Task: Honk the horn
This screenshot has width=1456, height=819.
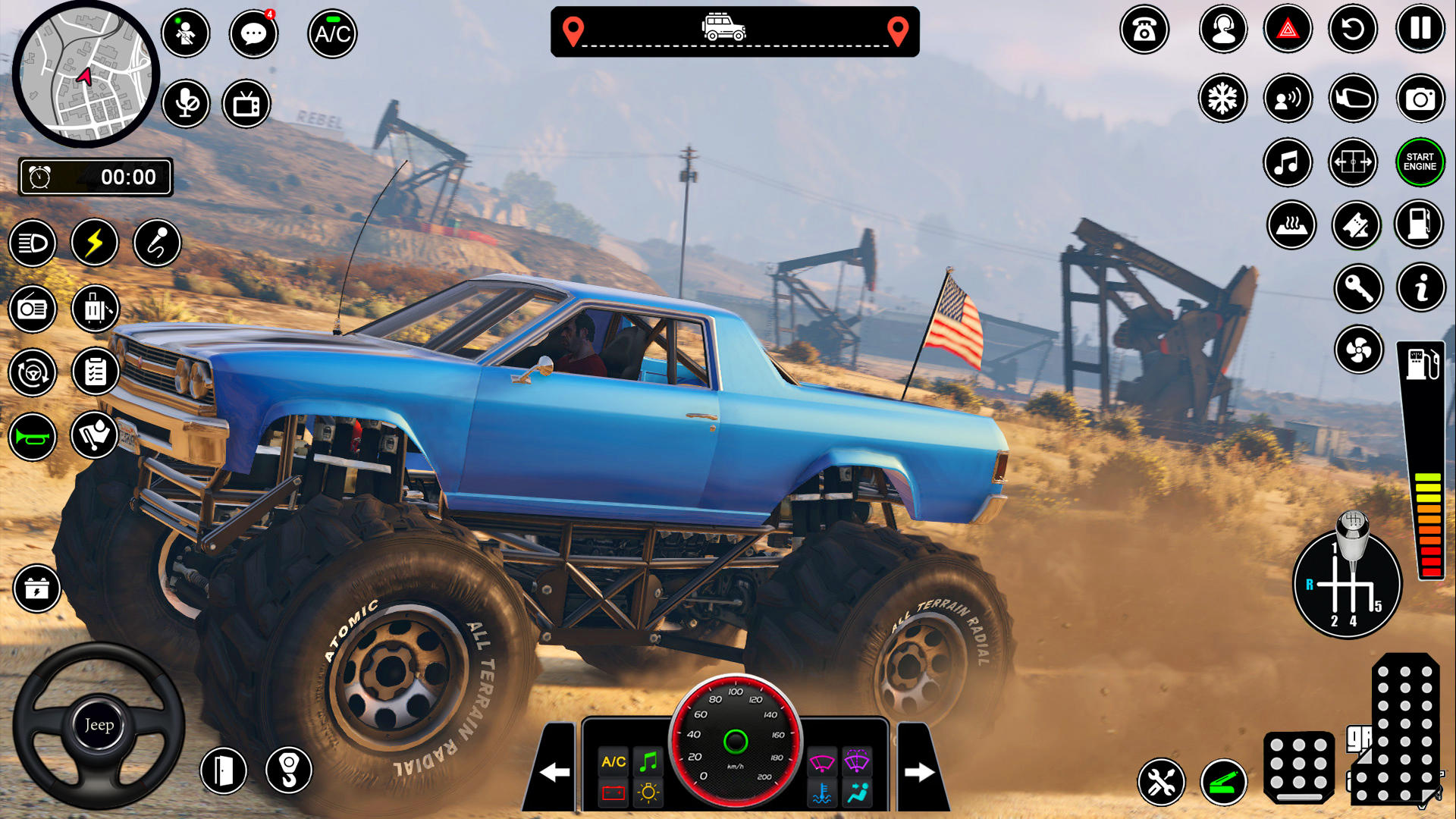Action: coord(33,435)
